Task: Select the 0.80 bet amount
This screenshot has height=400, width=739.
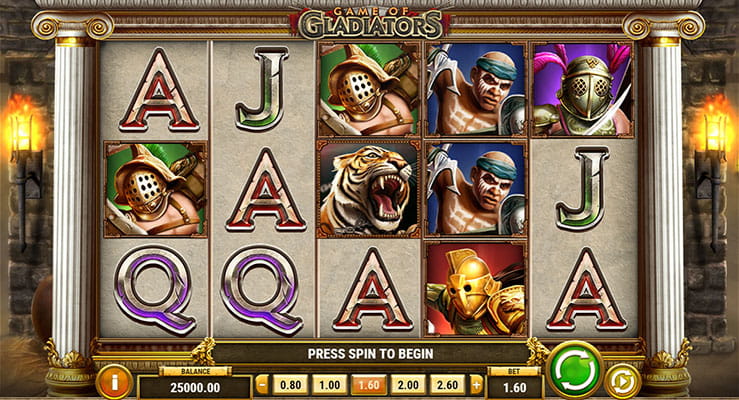Action: click(289, 385)
